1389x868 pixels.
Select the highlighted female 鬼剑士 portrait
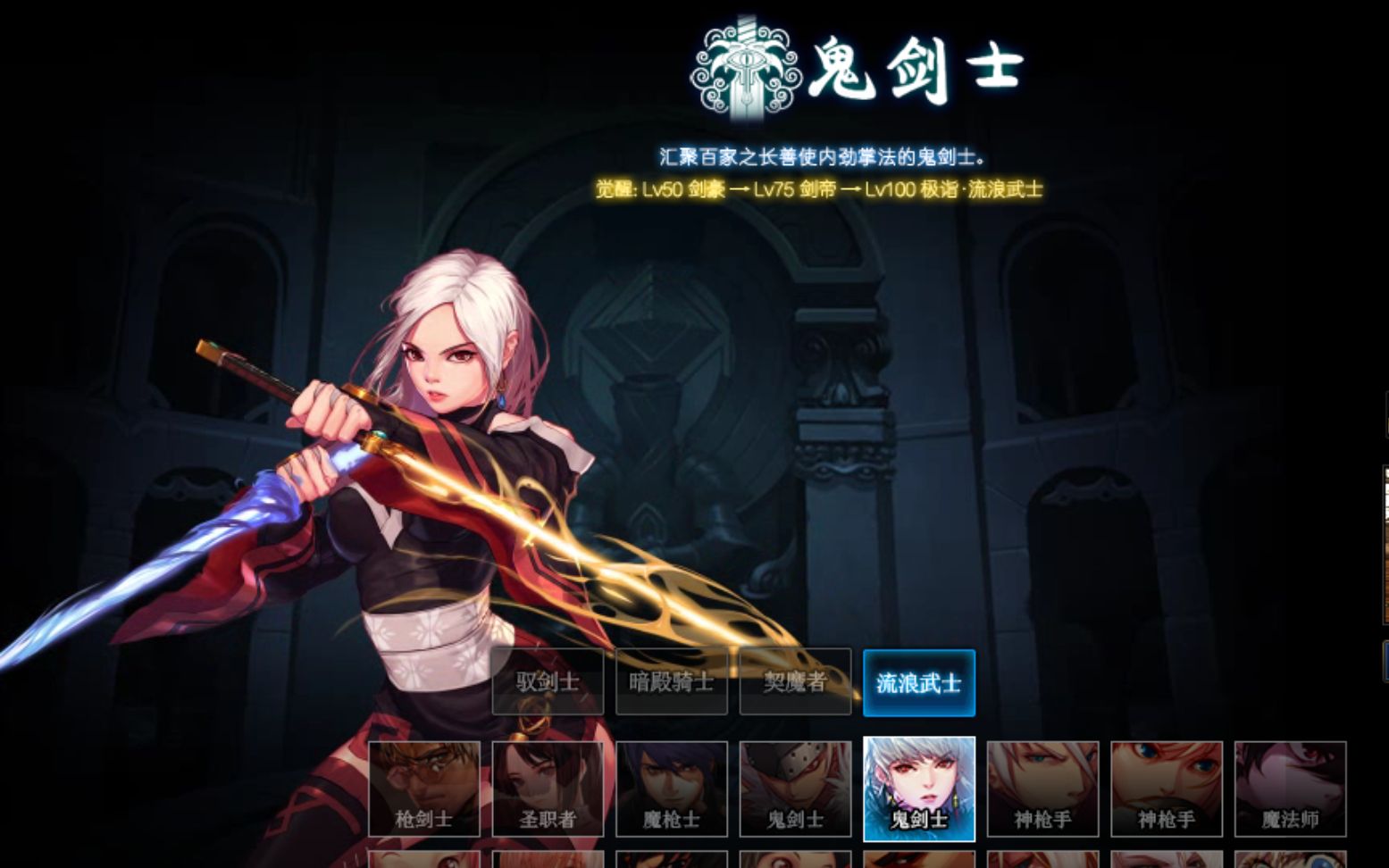tap(918, 789)
